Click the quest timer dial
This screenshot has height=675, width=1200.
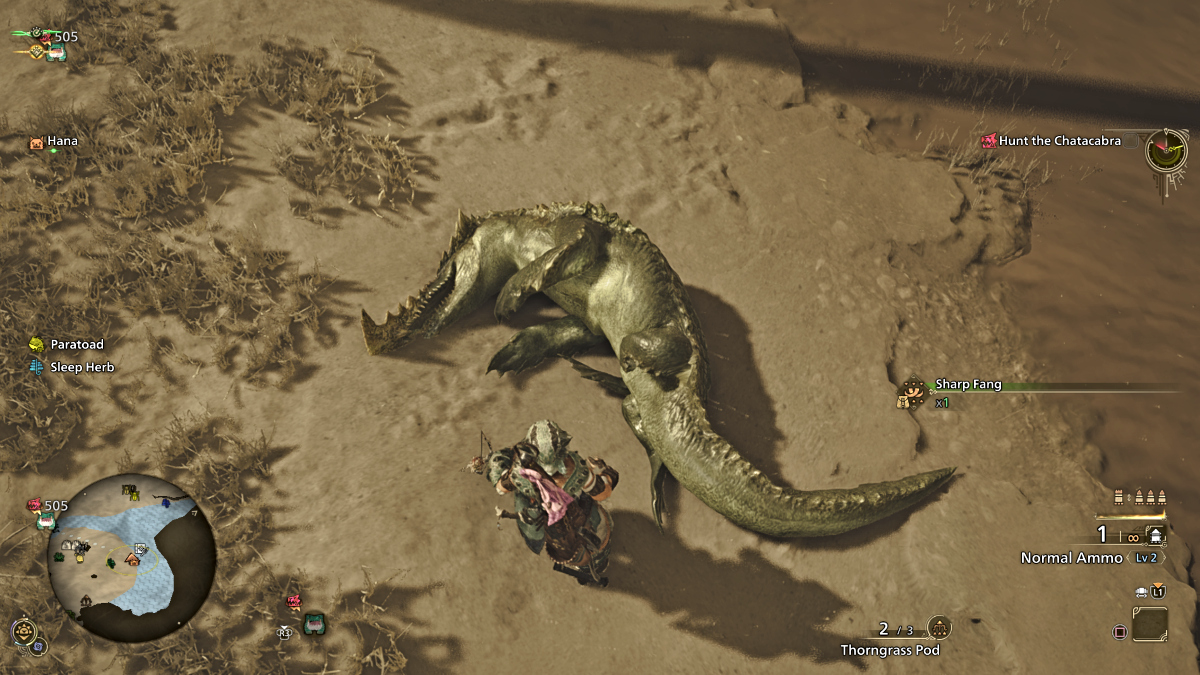[1166, 150]
